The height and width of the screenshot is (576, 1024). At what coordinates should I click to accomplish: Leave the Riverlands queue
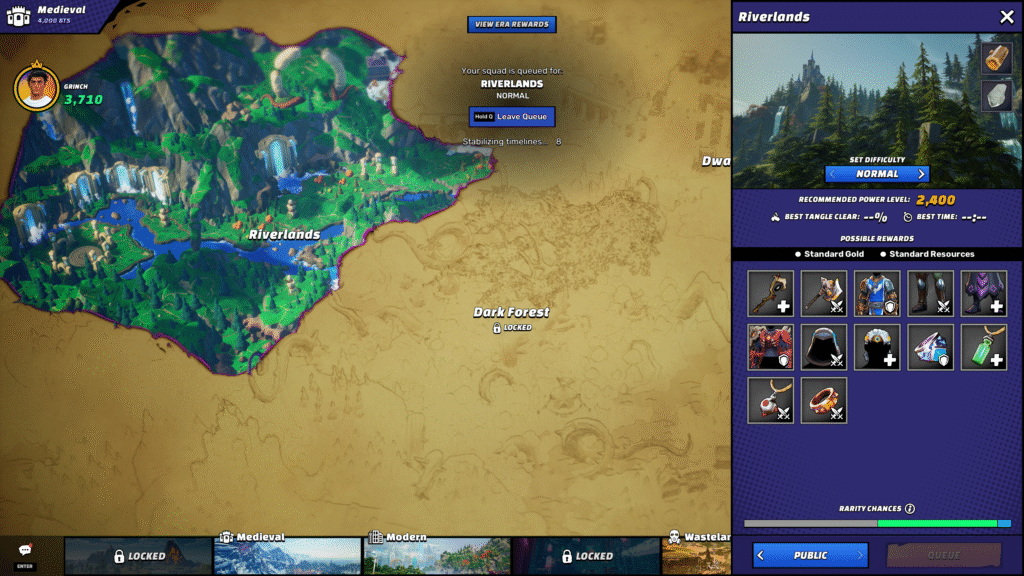[x=512, y=117]
